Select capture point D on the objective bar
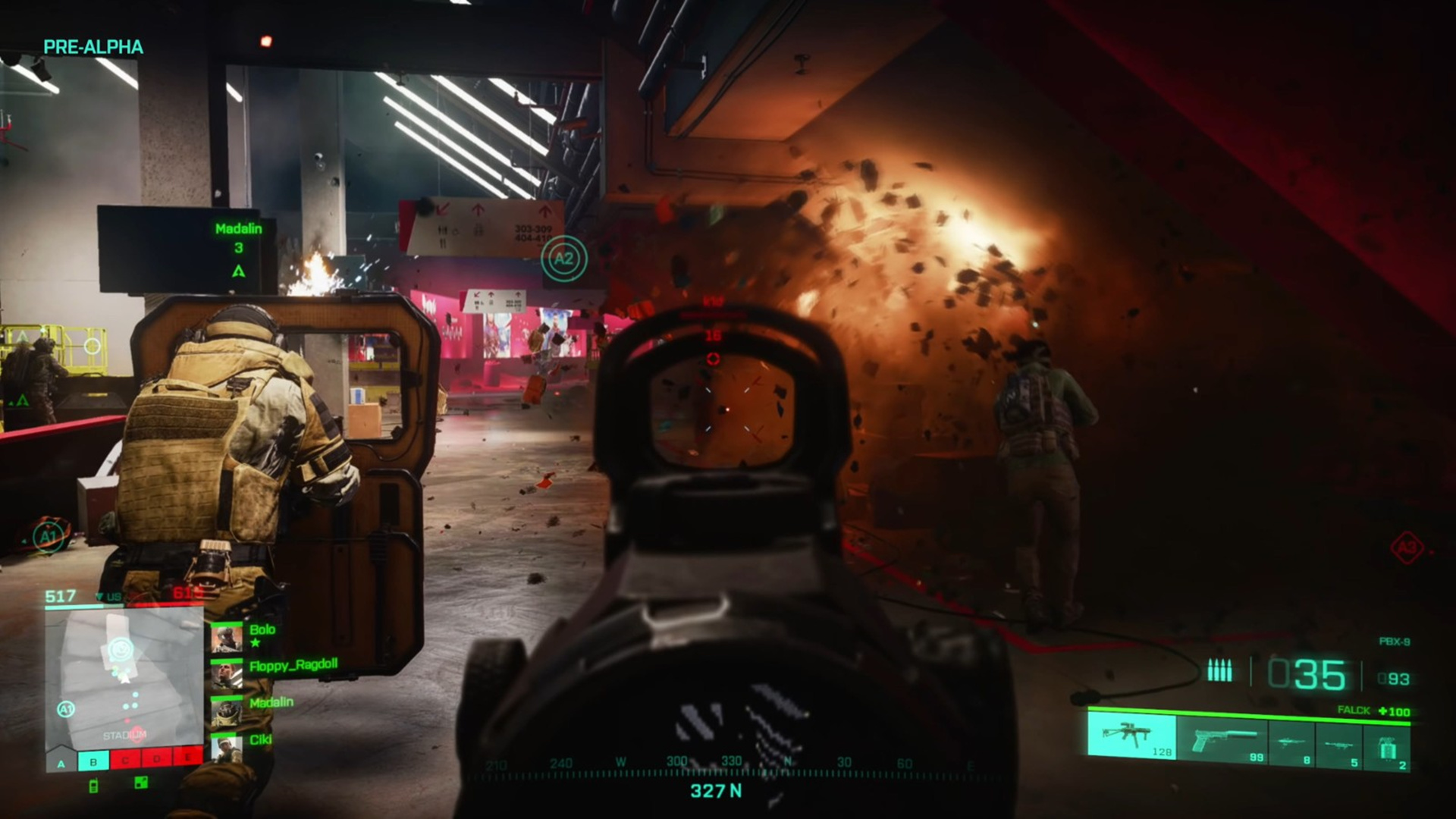1456x819 pixels. (x=157, y=758)
